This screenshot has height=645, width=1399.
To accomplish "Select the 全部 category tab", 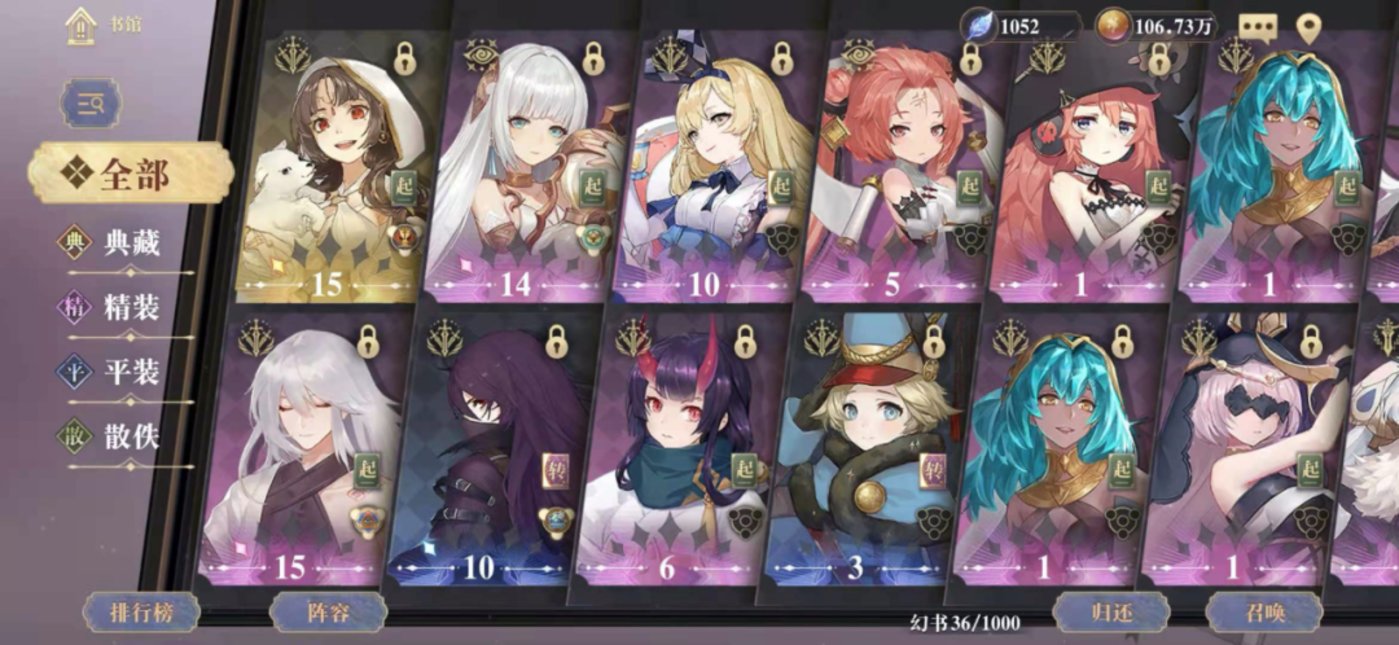I will [x=130, y=174].
